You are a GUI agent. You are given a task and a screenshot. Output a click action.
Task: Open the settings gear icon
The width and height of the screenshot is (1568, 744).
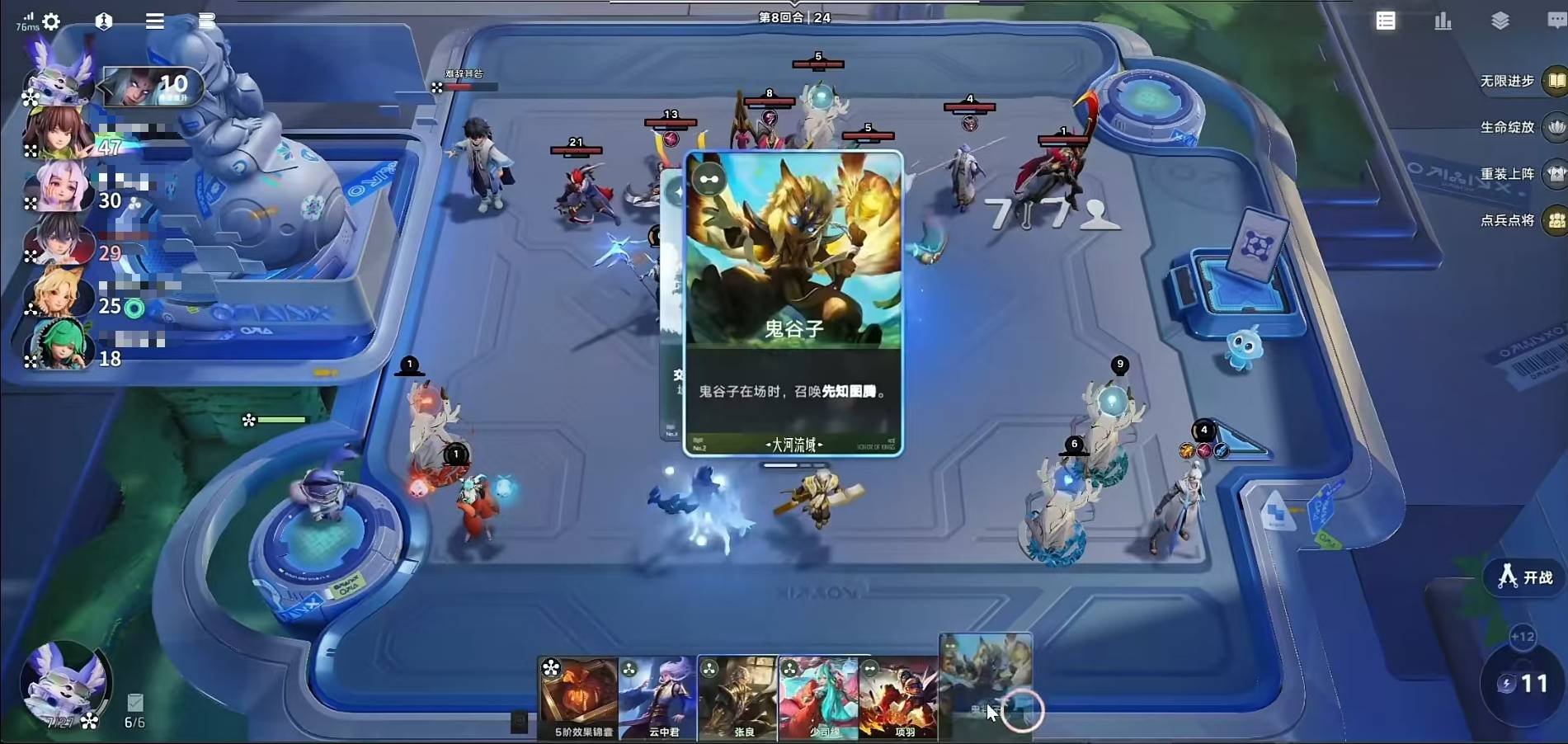[x=51, y=22]
